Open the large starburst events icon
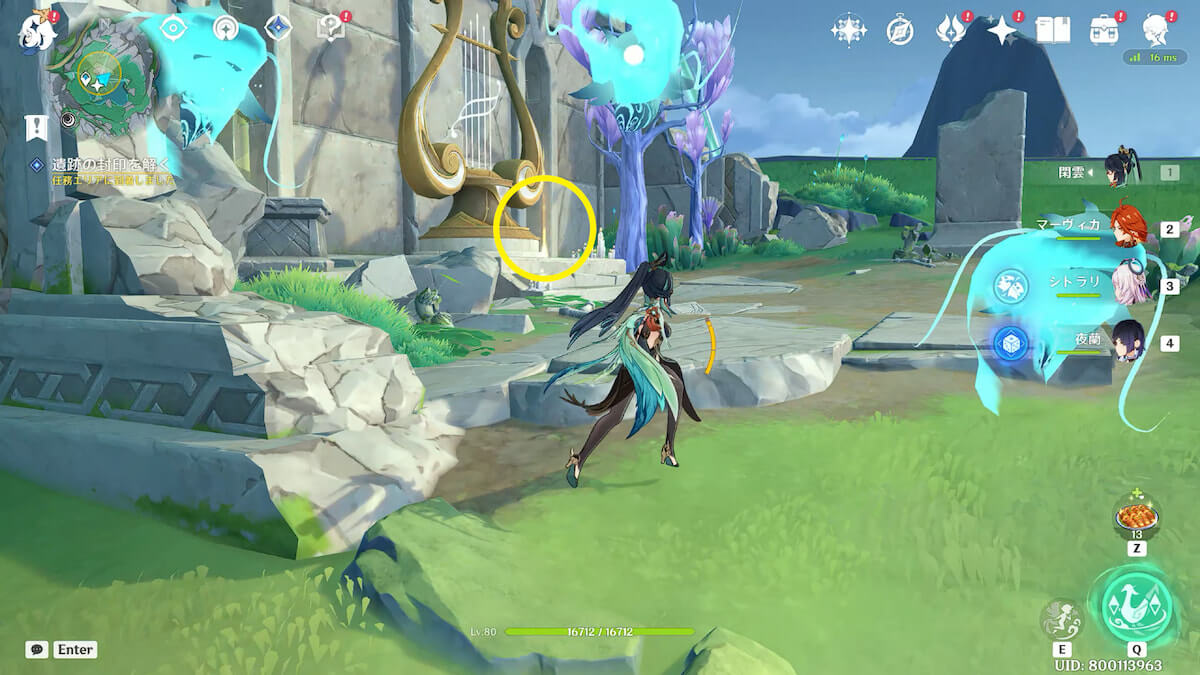 pos(848,30)
